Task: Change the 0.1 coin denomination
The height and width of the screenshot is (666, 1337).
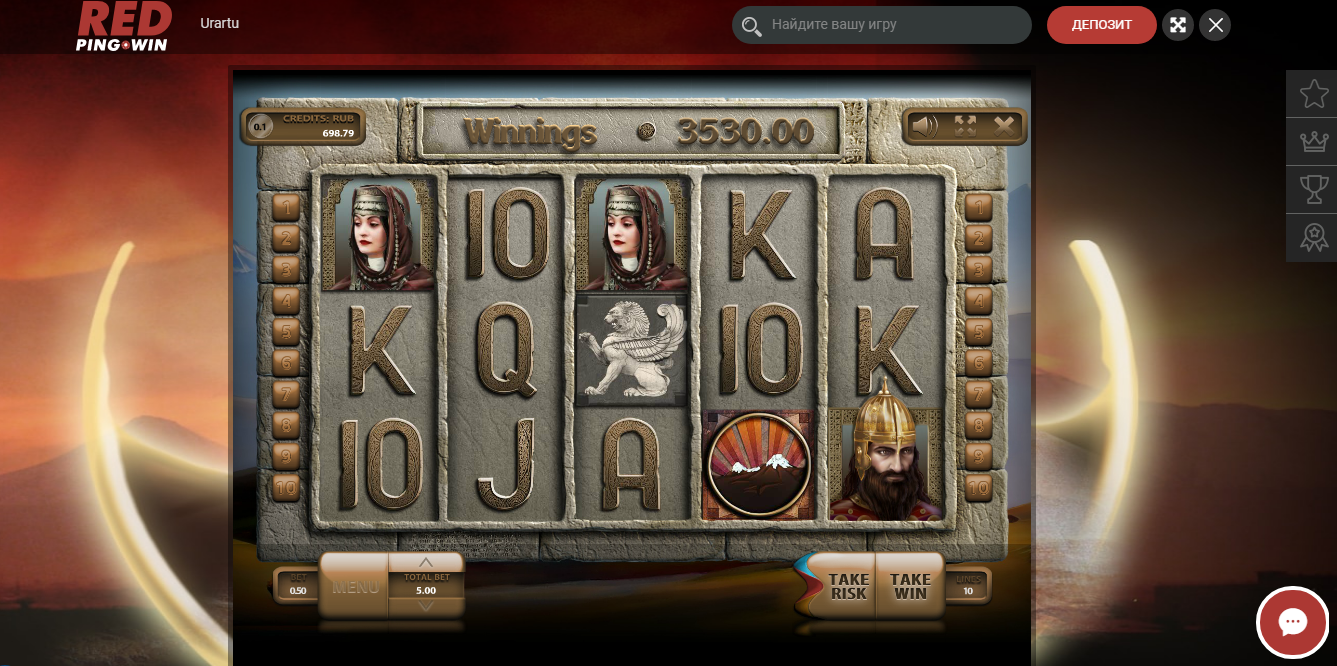Action: pyautogui.click(x=260, y=127)
